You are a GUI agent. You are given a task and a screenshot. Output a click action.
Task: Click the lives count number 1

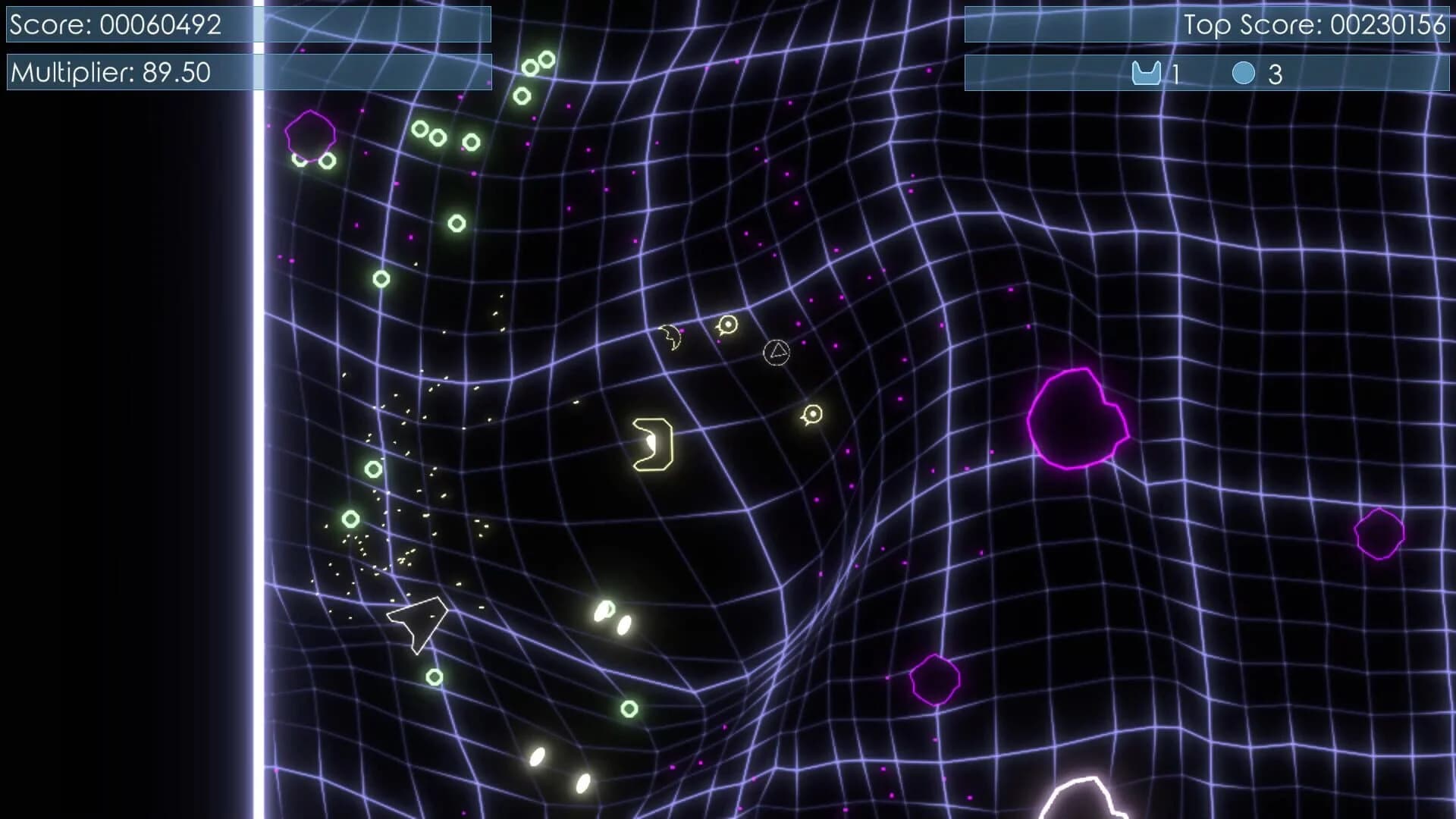pyautogui.click(x=1175, y=73)
